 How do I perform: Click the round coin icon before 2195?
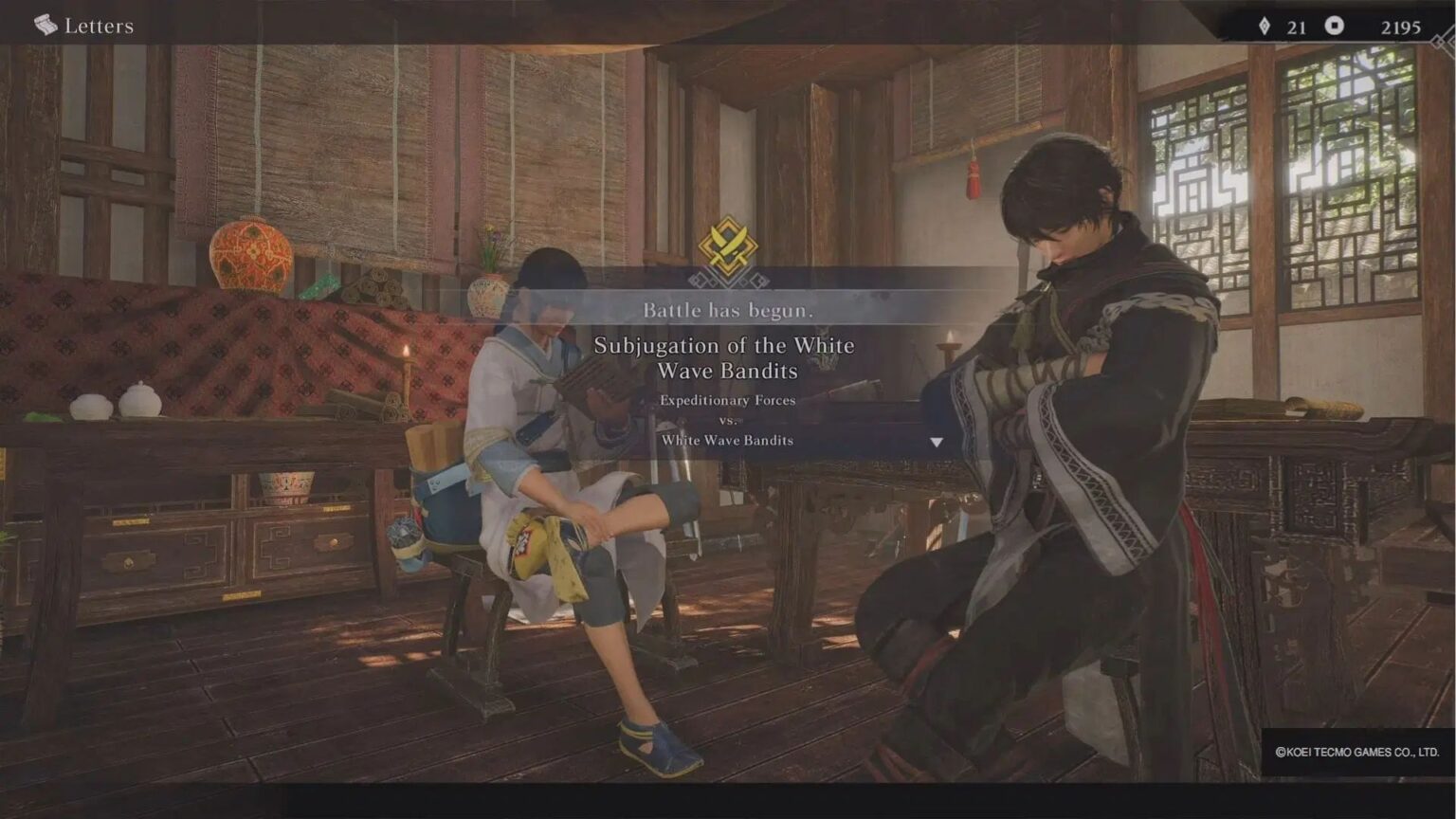[1337, 27]
